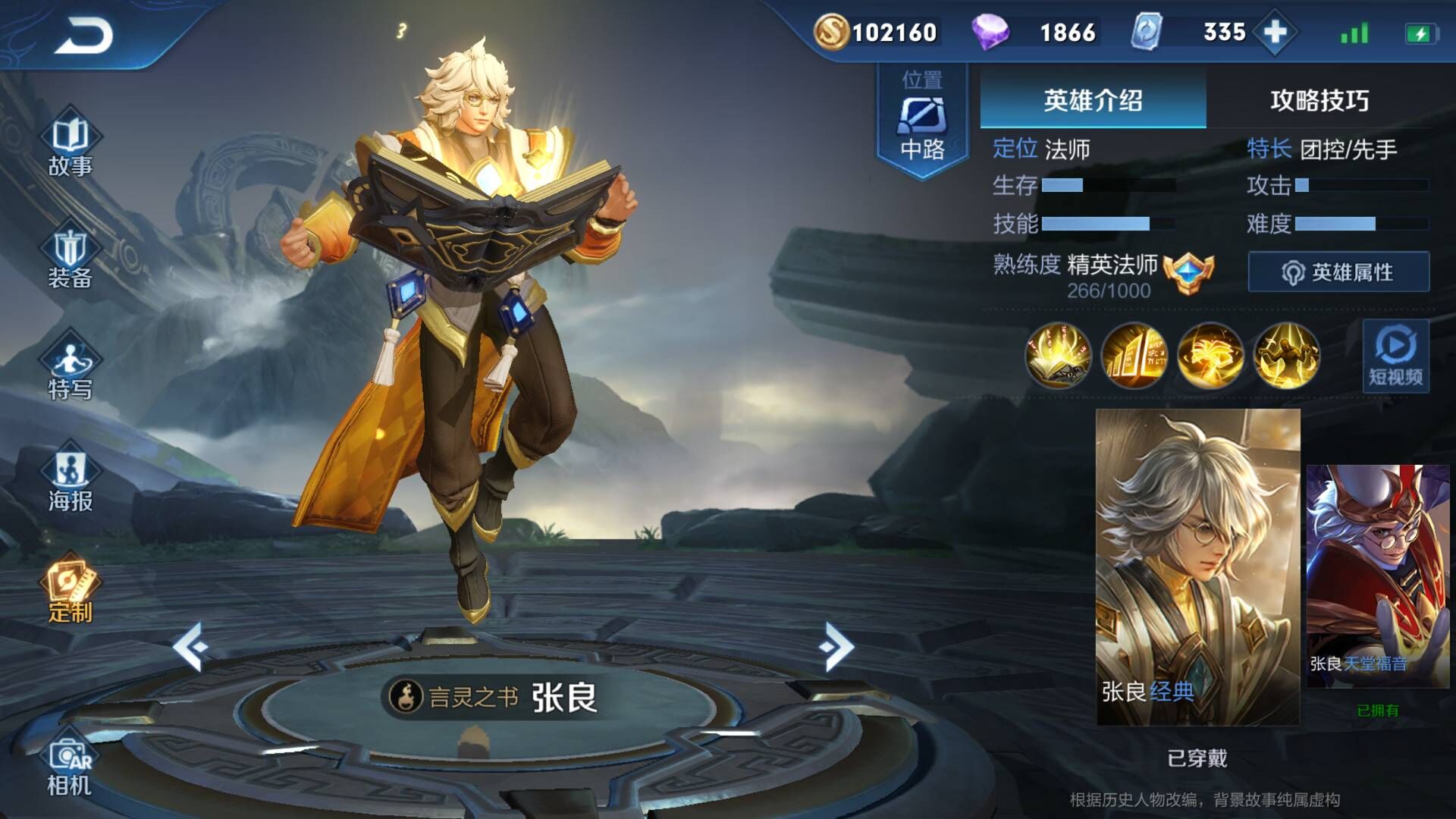
Task: Open the 英雄属性 hero attributes panel
Action: [1338, 272]
